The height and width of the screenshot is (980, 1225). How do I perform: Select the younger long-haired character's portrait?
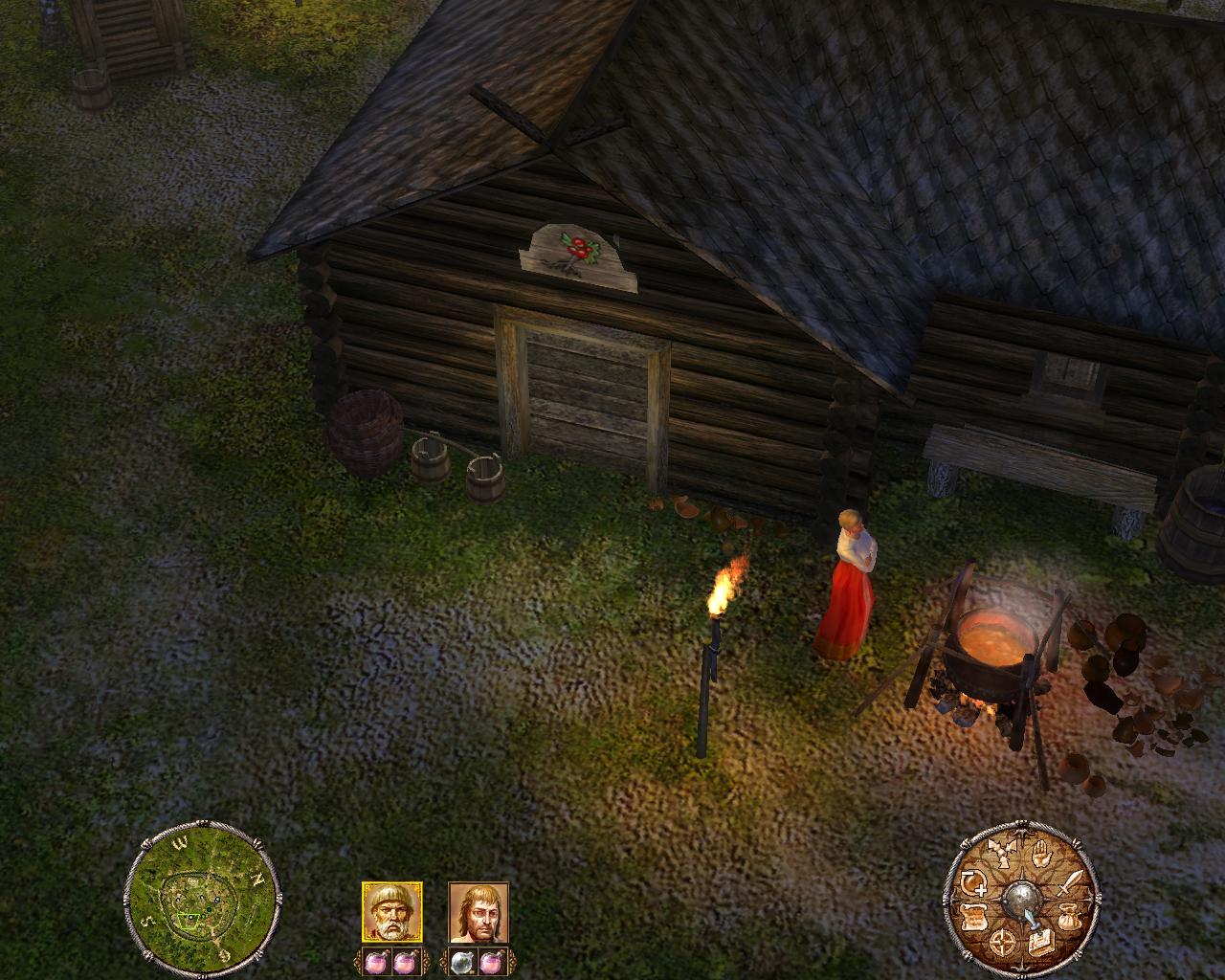(479, 912)
